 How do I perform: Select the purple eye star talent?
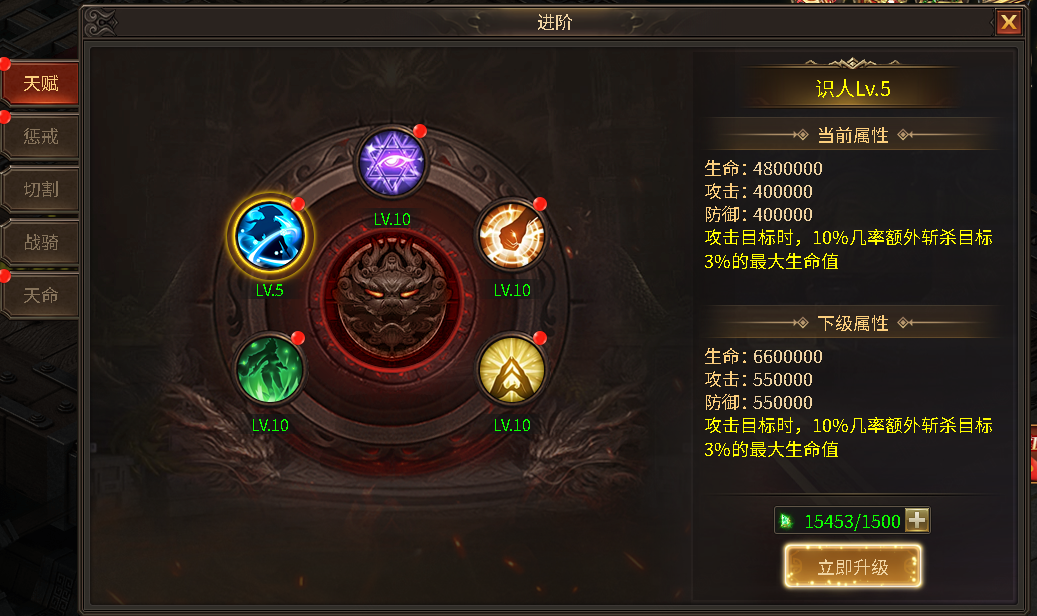[392, 164]
